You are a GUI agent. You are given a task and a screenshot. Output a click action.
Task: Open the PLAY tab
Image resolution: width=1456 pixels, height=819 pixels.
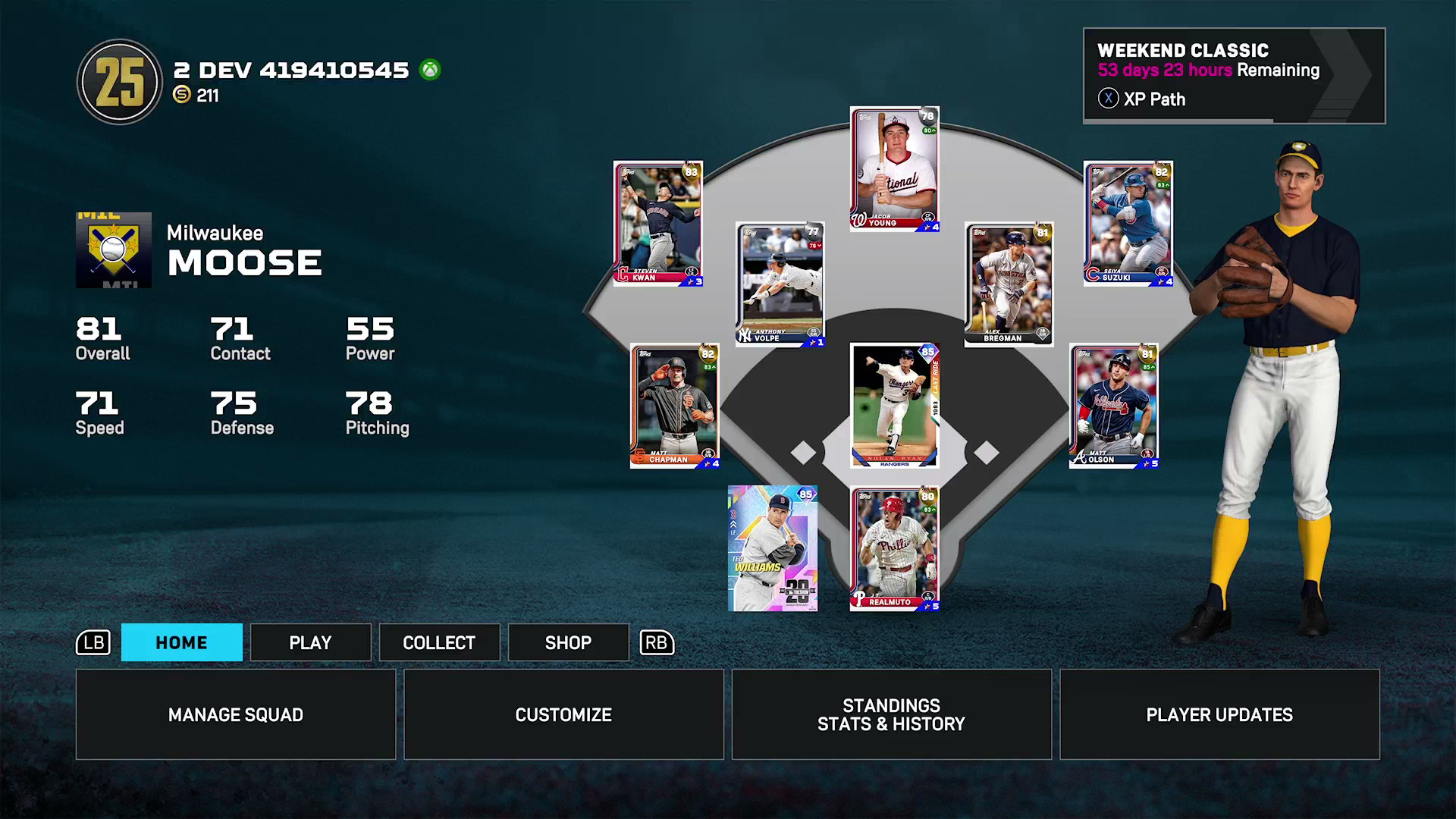pyautogui.click(x=310, y=642)
